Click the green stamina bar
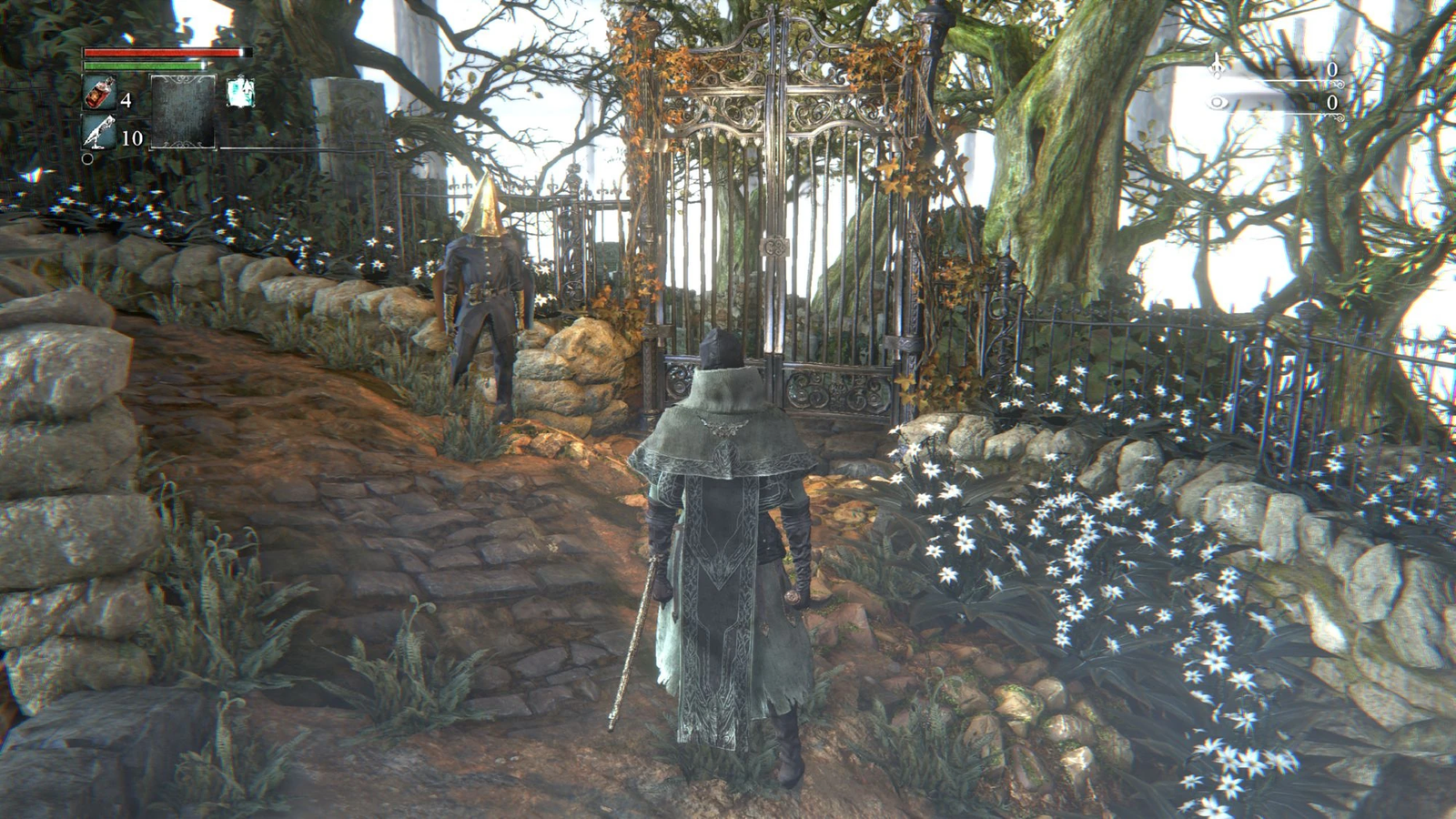The width and height of the screenshot is (1456, 819). pos(146,65)
